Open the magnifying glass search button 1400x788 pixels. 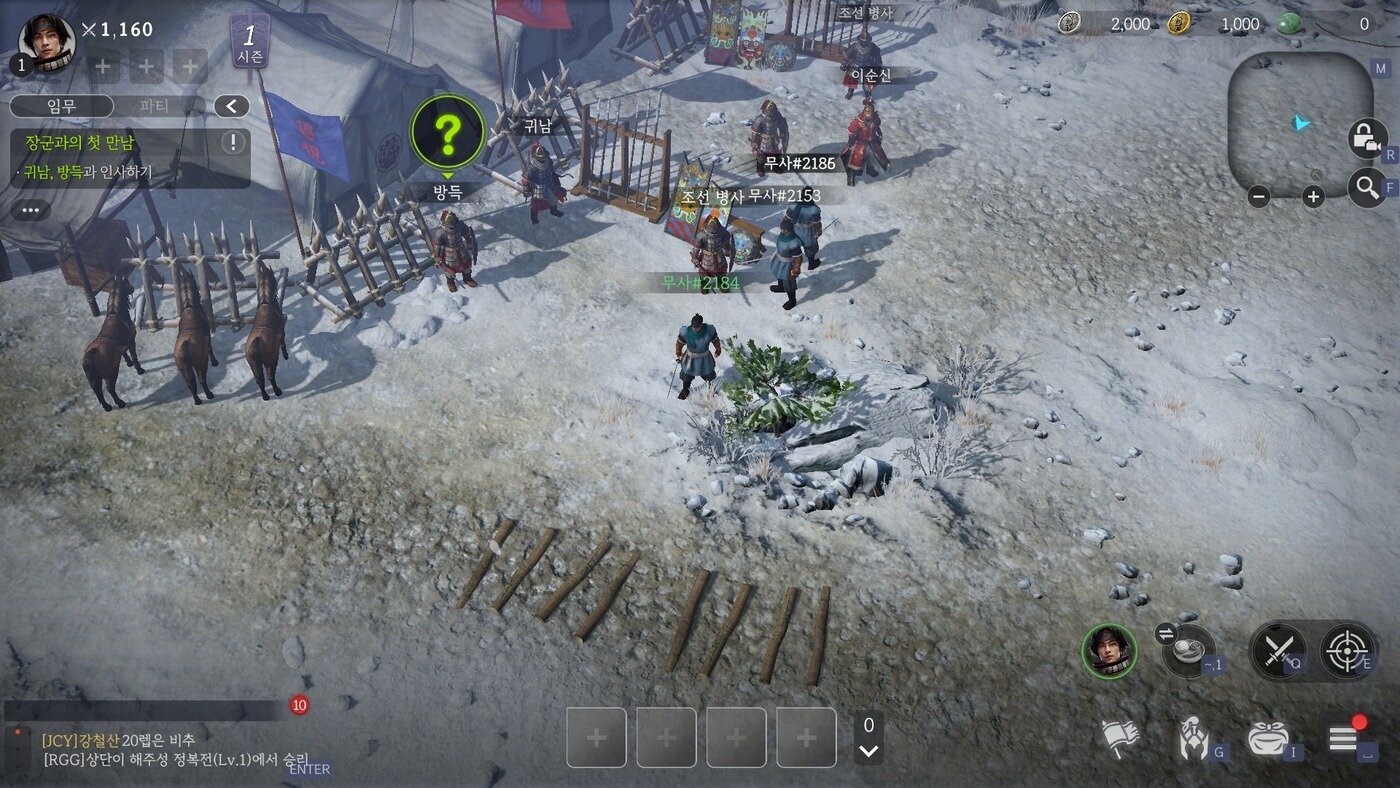(x=1365, y=186)
